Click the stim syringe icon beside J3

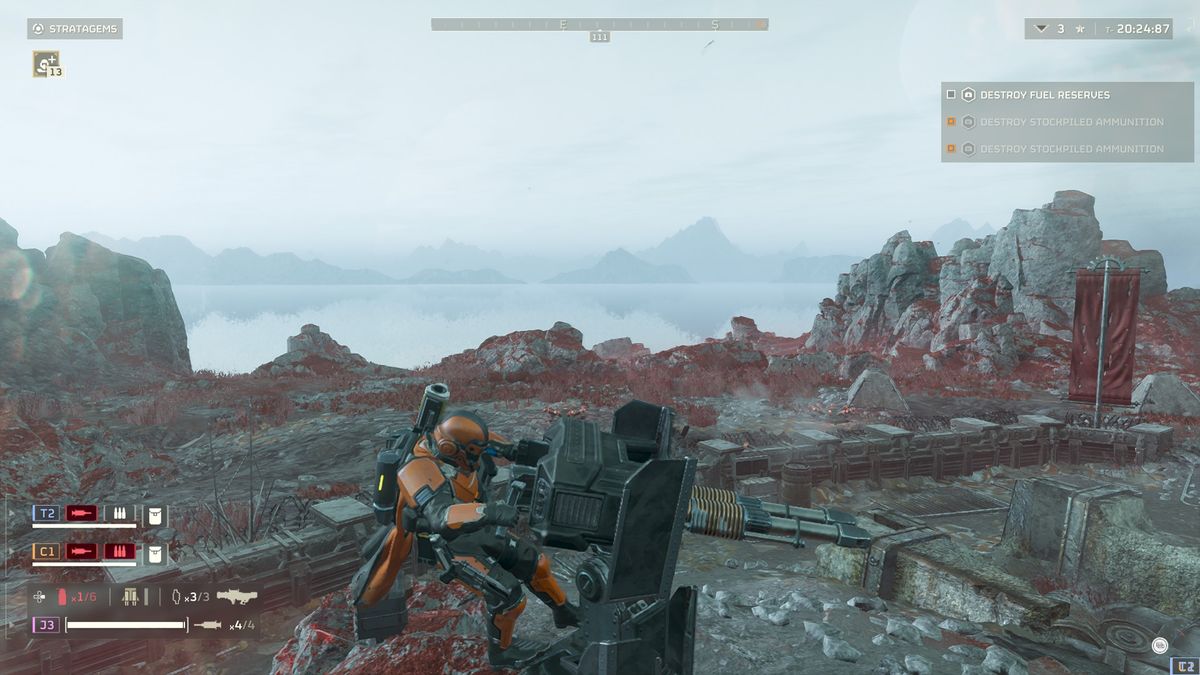(x=208, y=625)
